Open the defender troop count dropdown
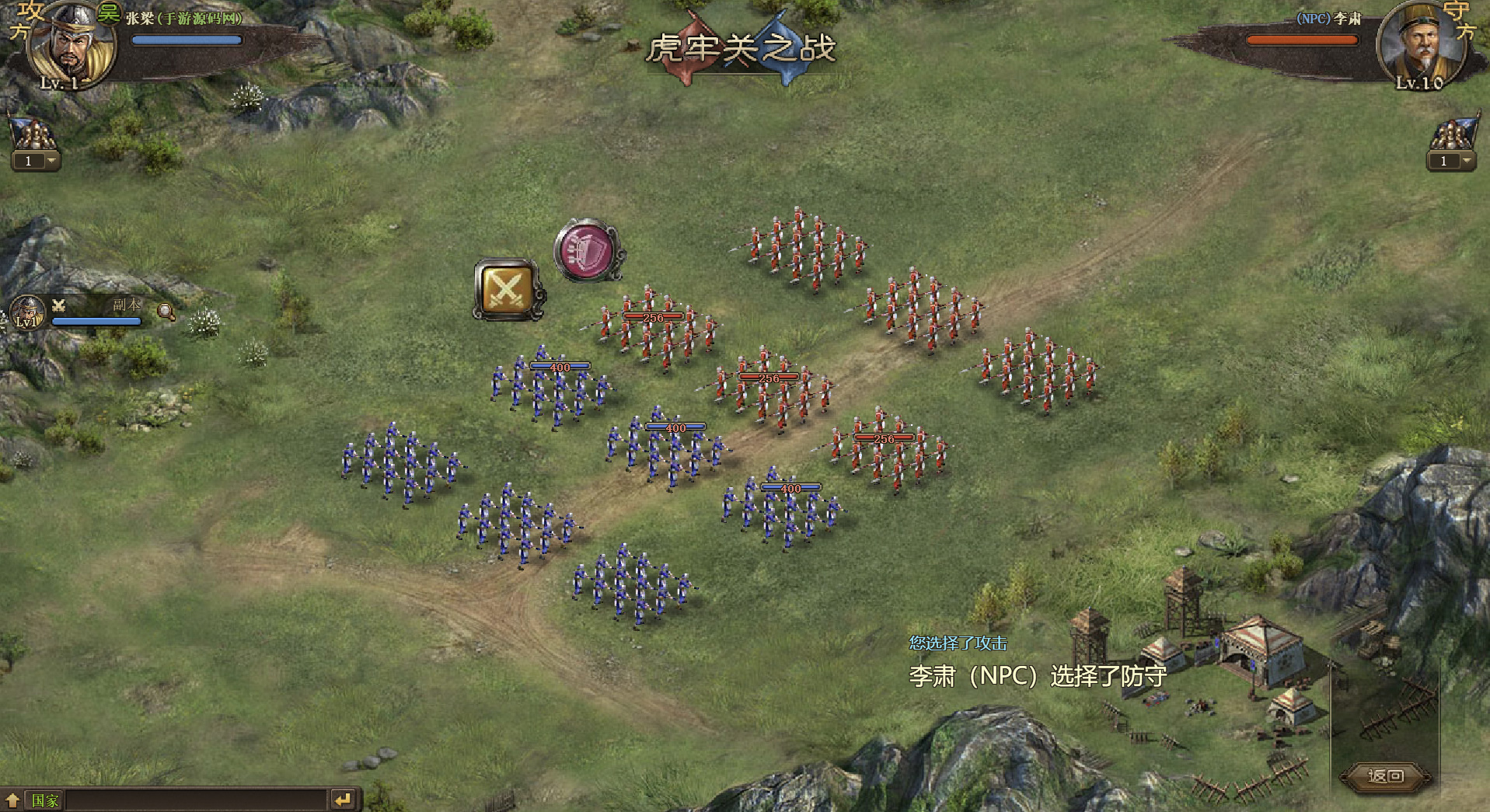The height and width of the screenshot is (812, 1490). click(x=1466, y=161)
